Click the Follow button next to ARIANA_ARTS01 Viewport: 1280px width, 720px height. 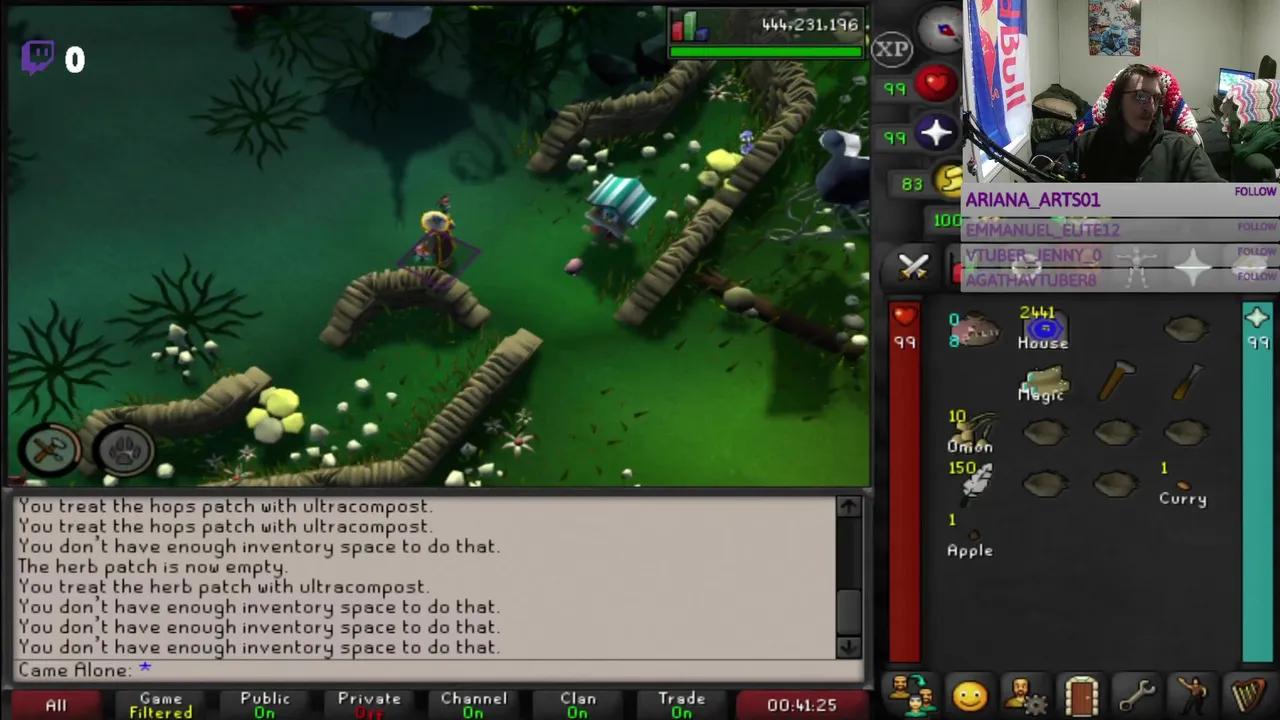[x=1255, y=191]
